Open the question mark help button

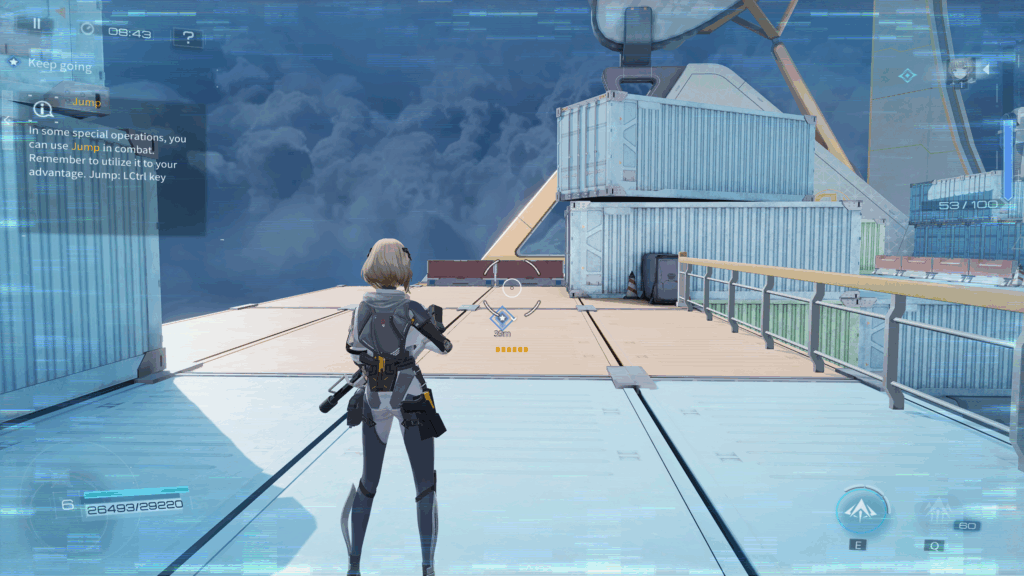tap(187, 38)
